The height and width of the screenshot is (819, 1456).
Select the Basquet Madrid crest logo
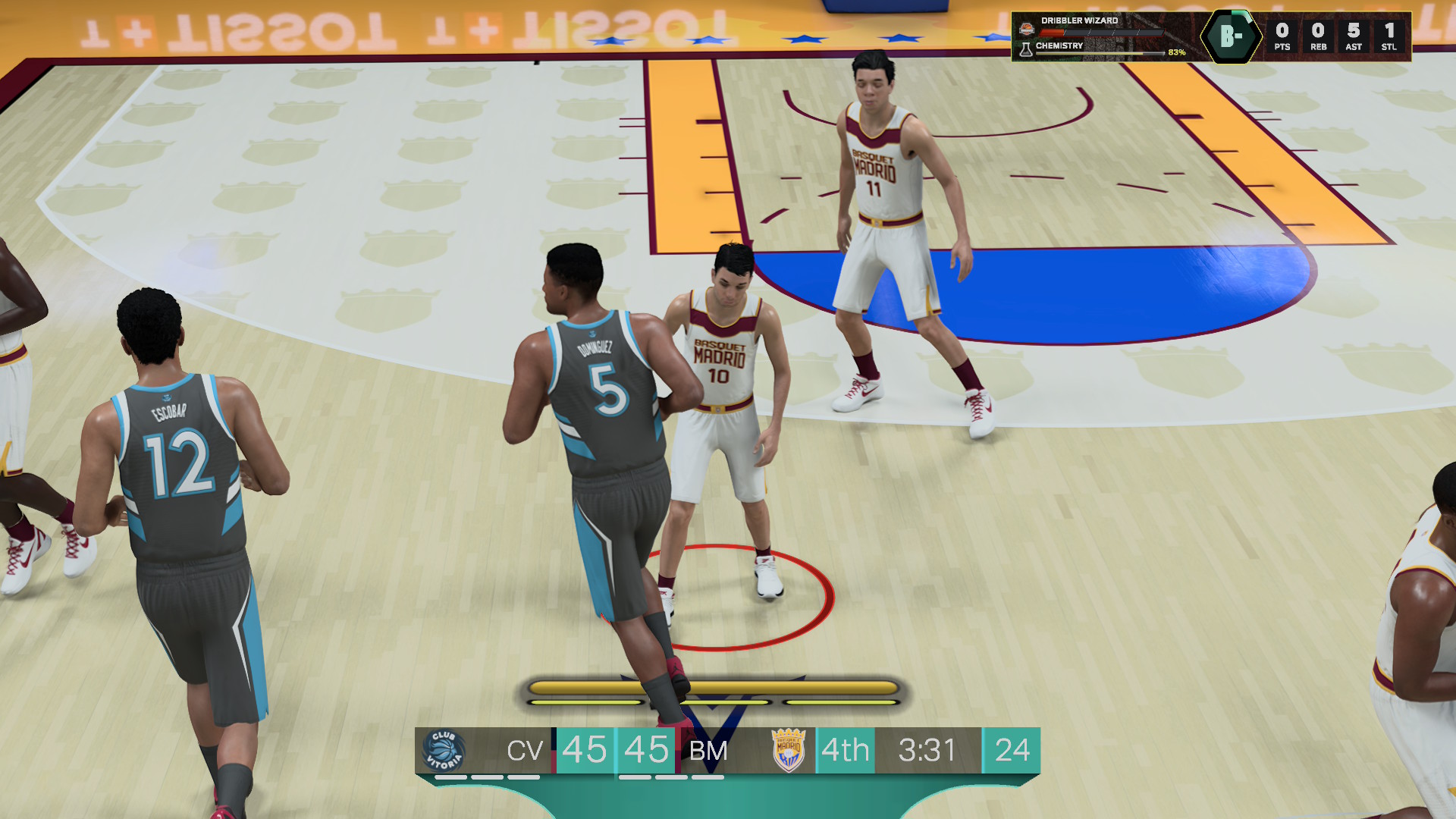tap(788, 750)
